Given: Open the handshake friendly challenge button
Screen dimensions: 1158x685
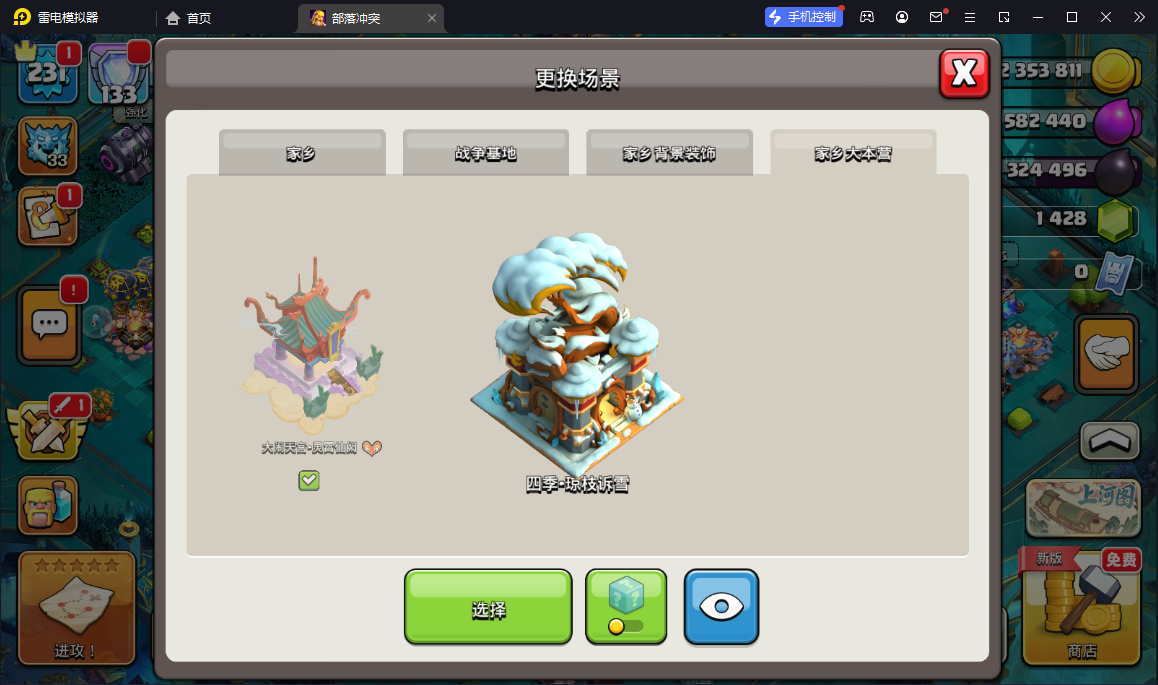Looking at the screenshot, I should tap(1106, 354).
